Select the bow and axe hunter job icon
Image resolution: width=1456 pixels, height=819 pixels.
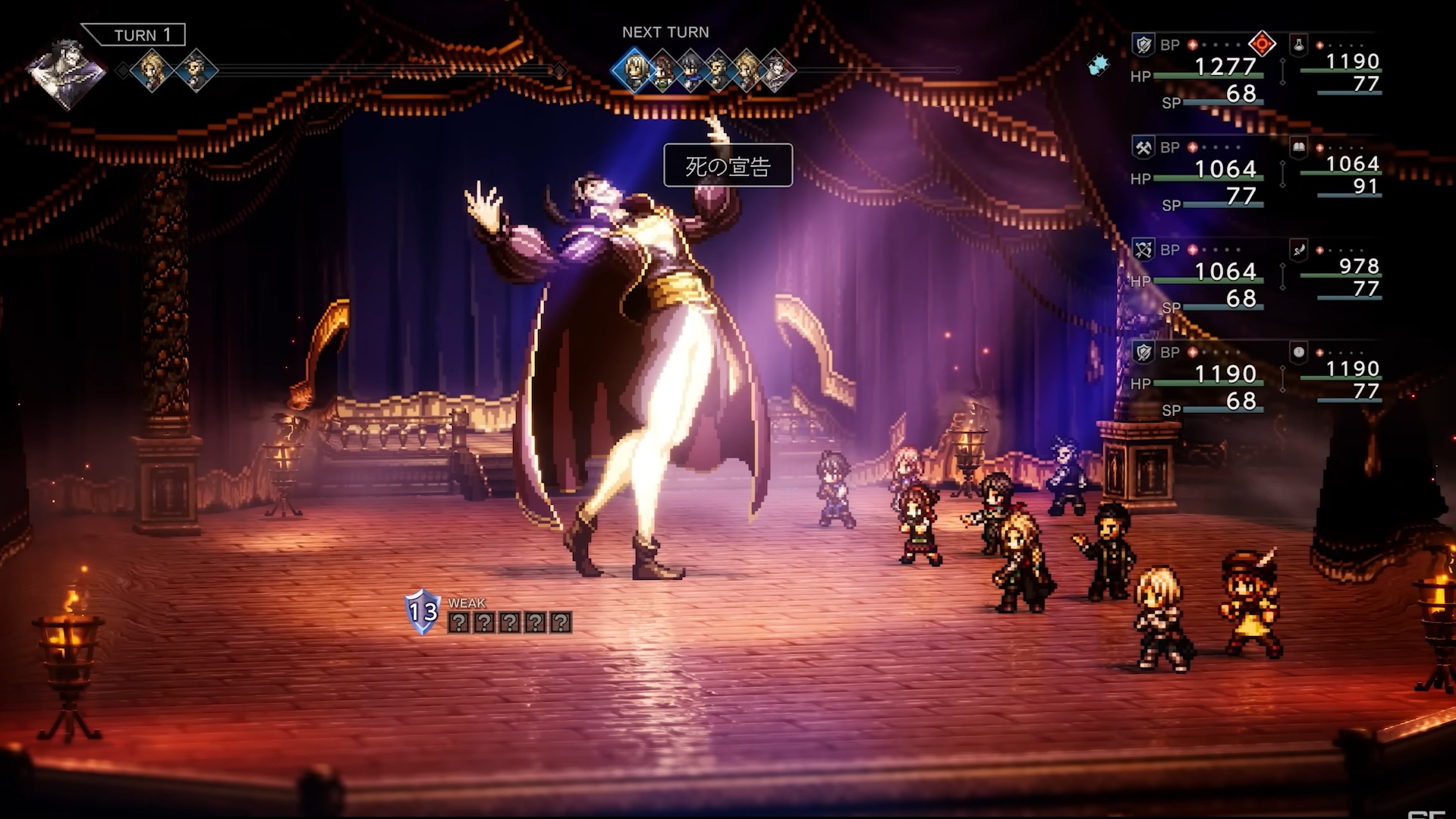[x=1143, y=250]
